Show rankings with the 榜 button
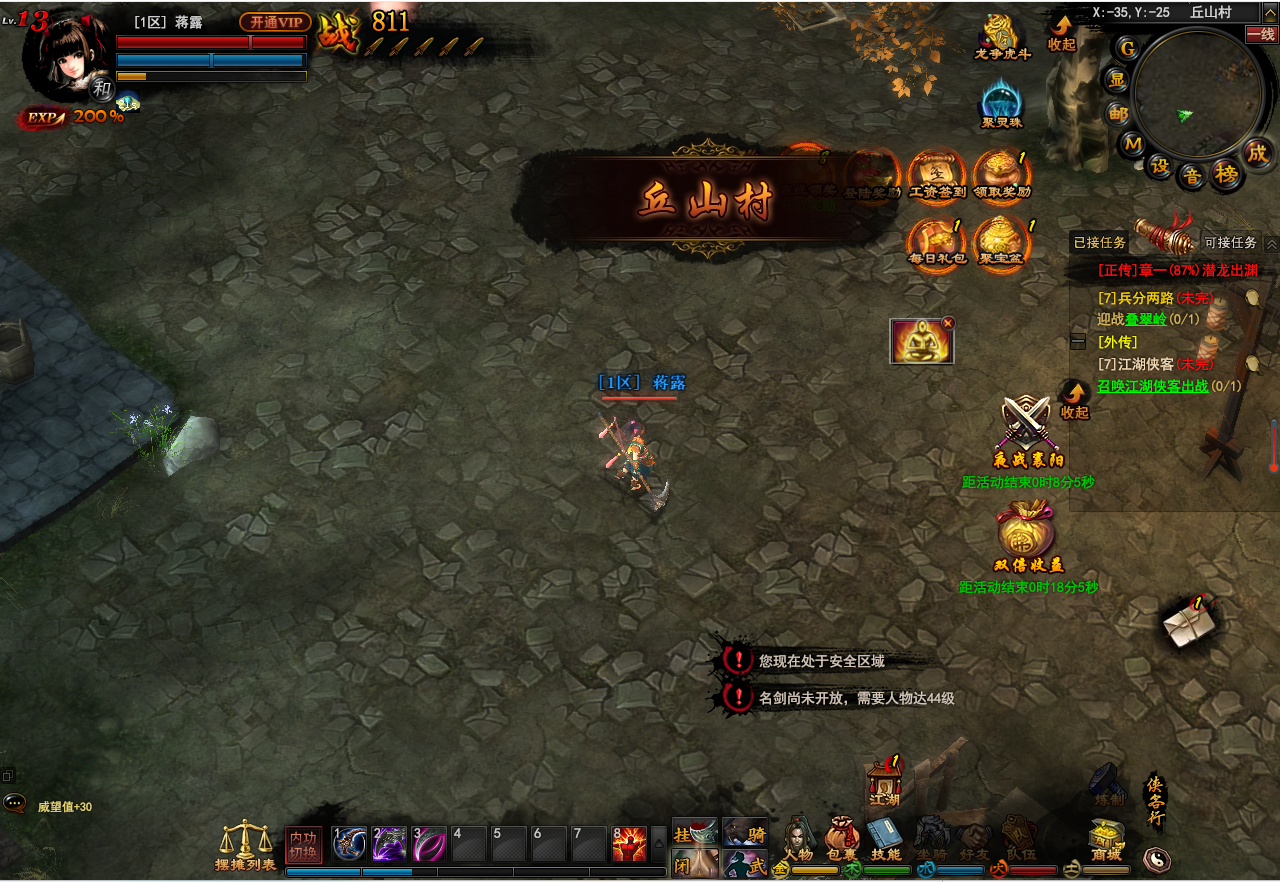1280x882 pixels. [x=1226, y=174]
